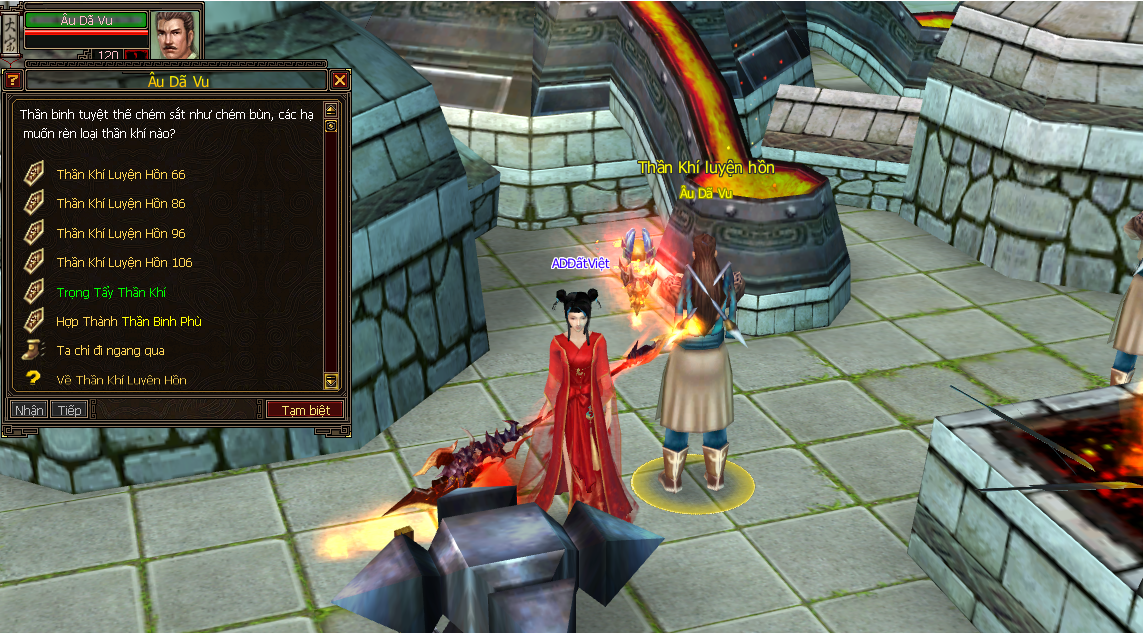Select the green Trọng Tẩy Thần Khí option
Screen dimensions: 1143x633
111,292
